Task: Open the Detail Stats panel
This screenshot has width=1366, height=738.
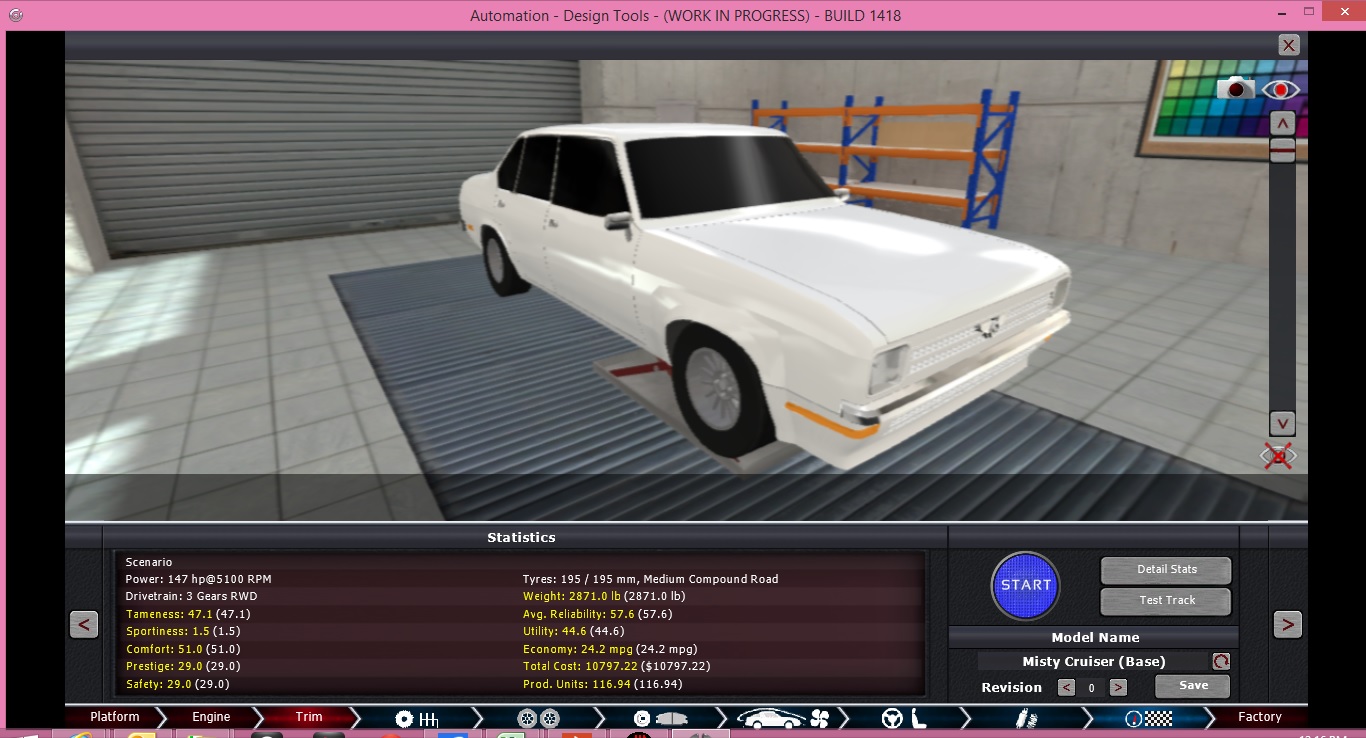Action: [x=1165, y=570]
